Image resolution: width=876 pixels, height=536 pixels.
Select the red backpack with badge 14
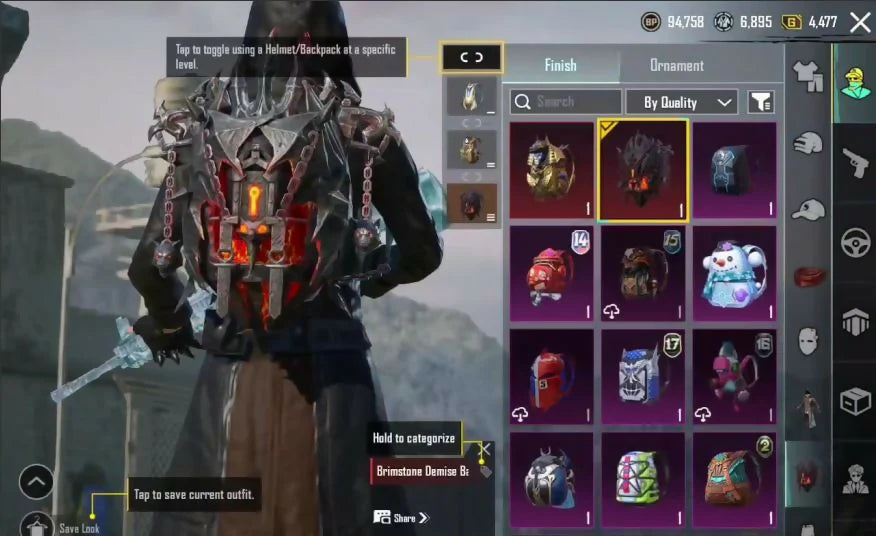(x=551, y=274)
